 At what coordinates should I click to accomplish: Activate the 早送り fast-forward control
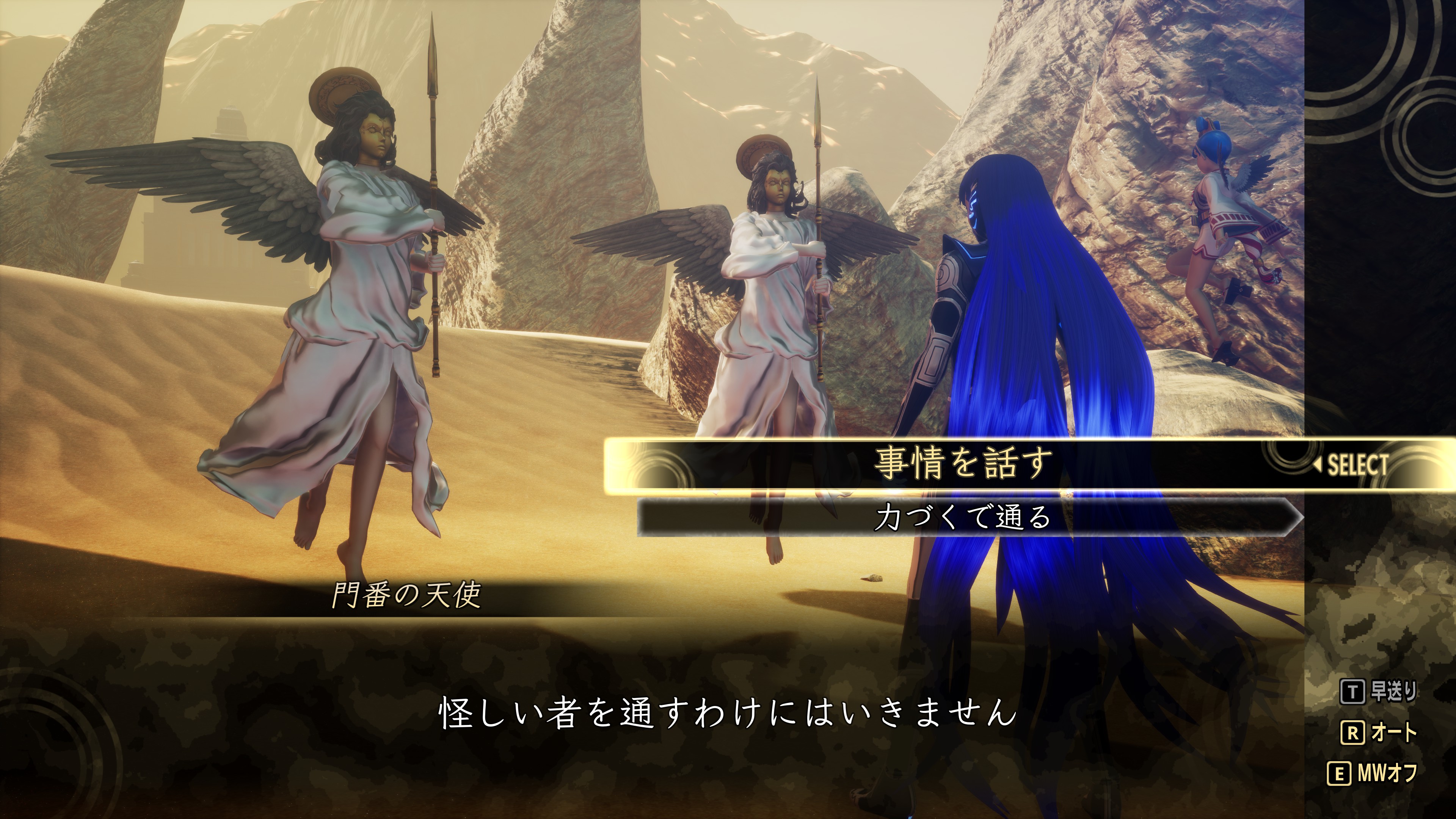click(x=1379, y=691)
